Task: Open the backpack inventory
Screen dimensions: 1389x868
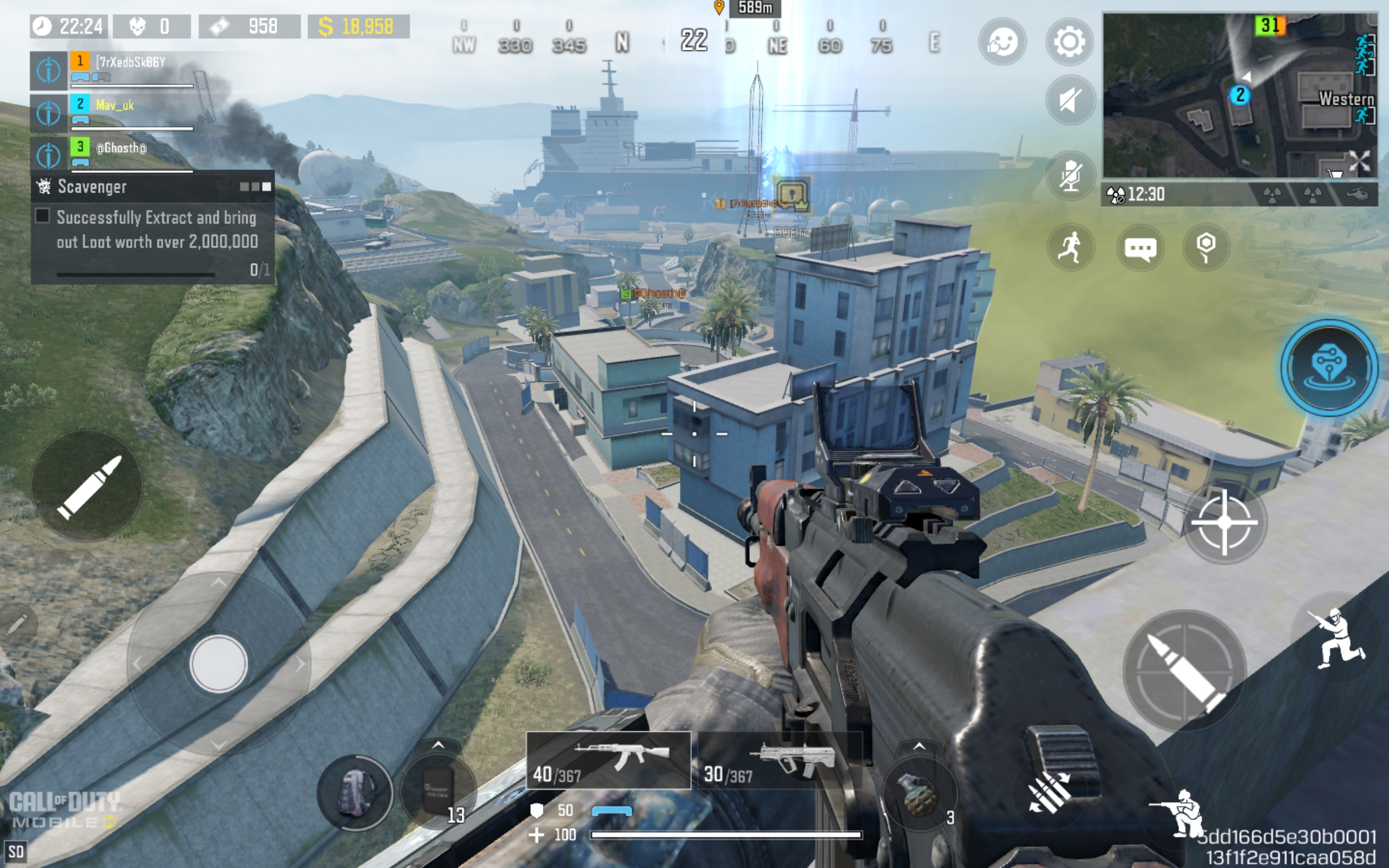Action: point(355,793)
